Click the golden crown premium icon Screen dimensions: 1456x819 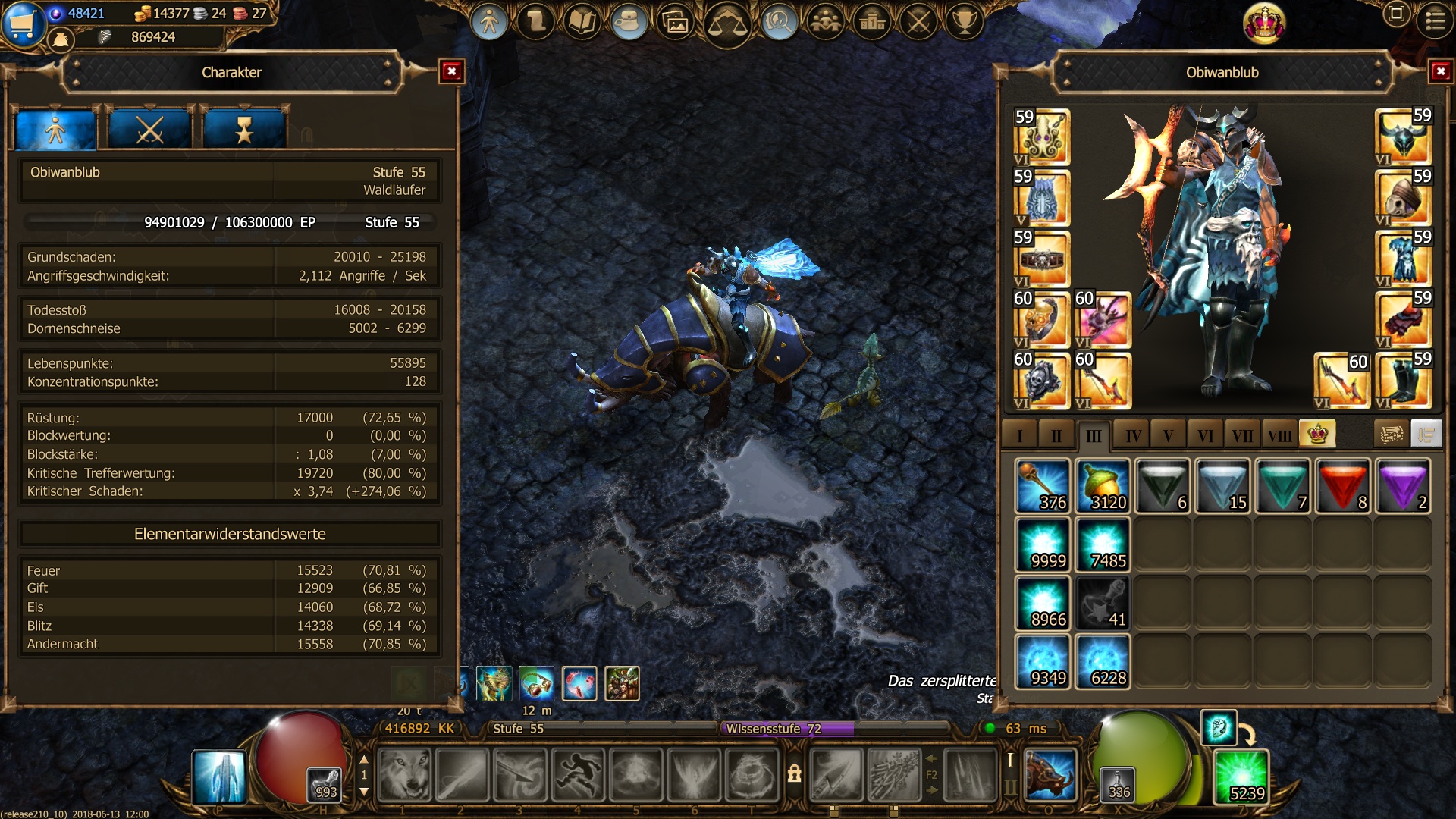1264,23
